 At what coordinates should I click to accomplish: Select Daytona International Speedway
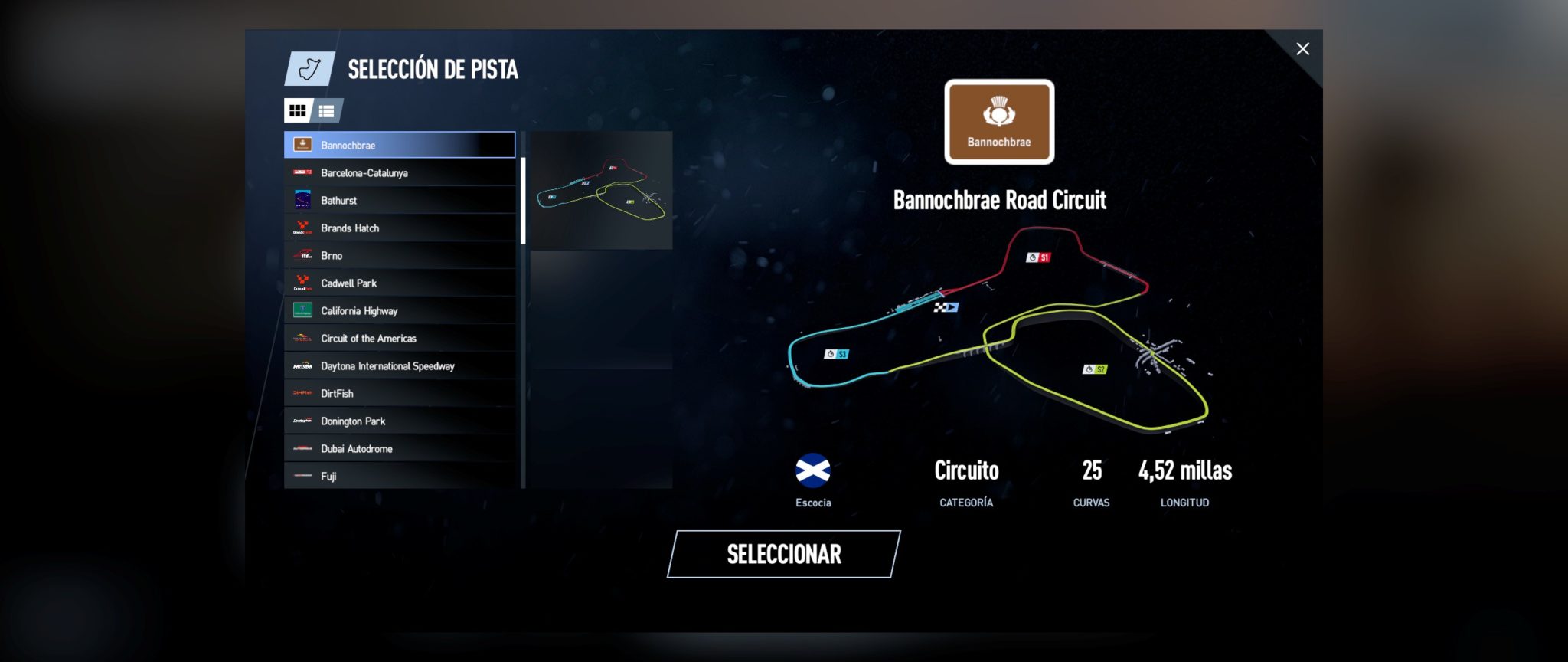(399, 366)
